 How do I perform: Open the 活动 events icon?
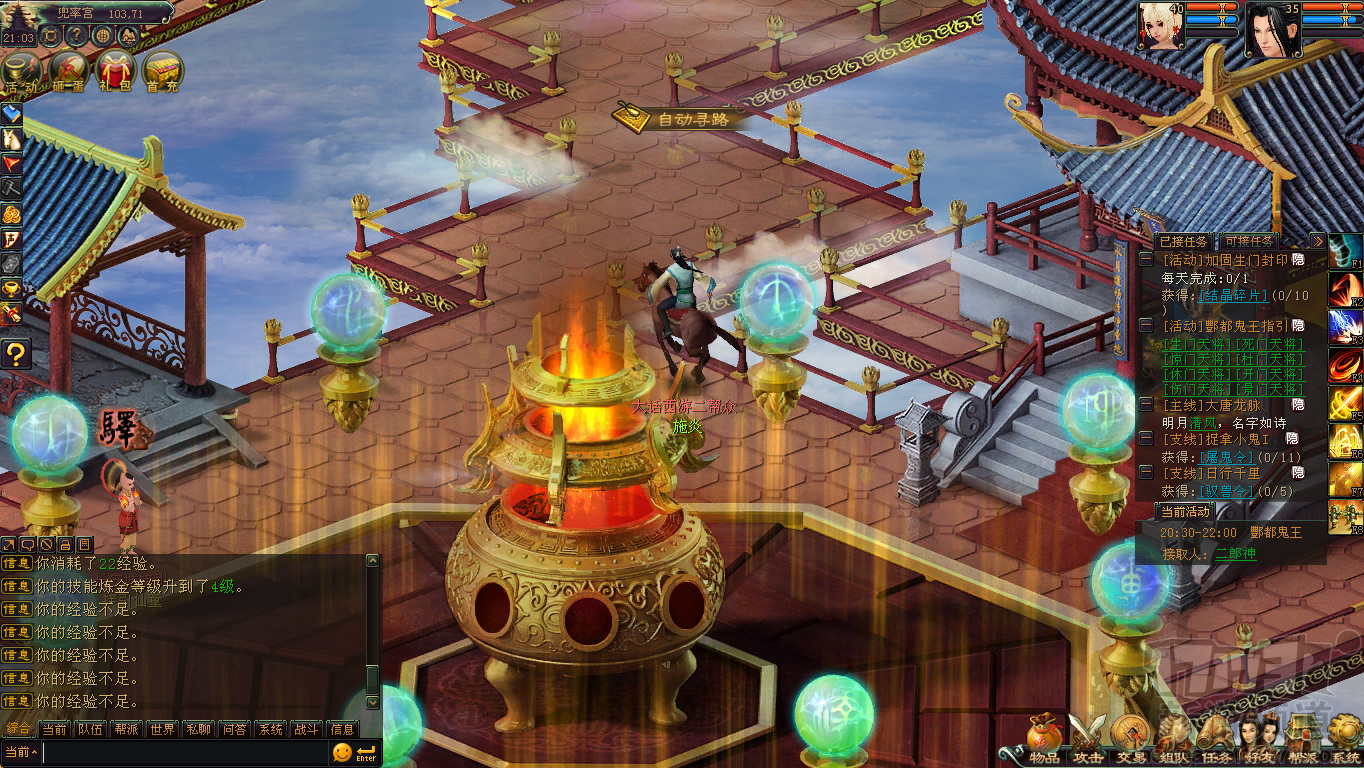(x=21, y=71)
